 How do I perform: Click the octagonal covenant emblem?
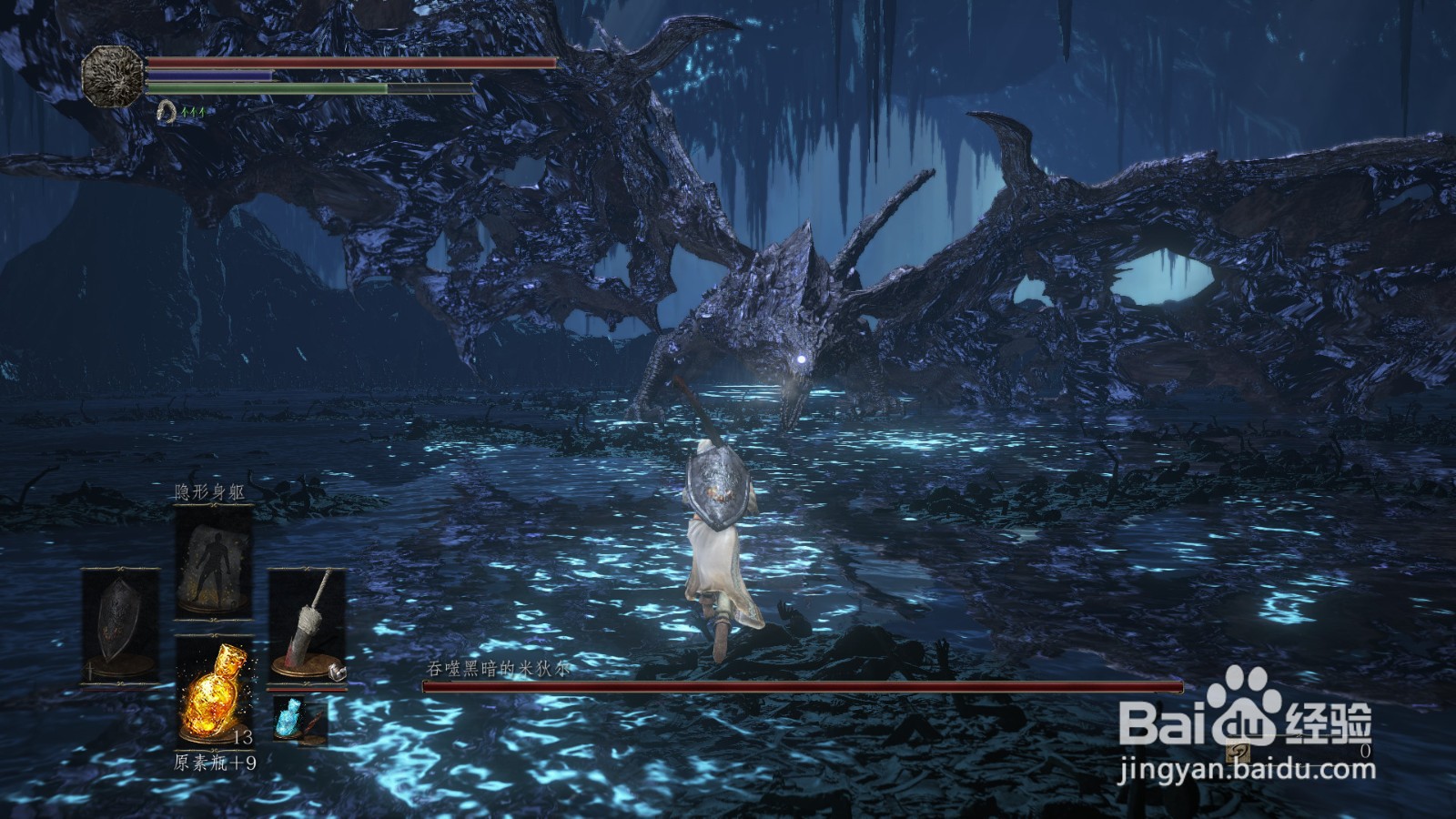pyautogui.click(x=113, y=74)
